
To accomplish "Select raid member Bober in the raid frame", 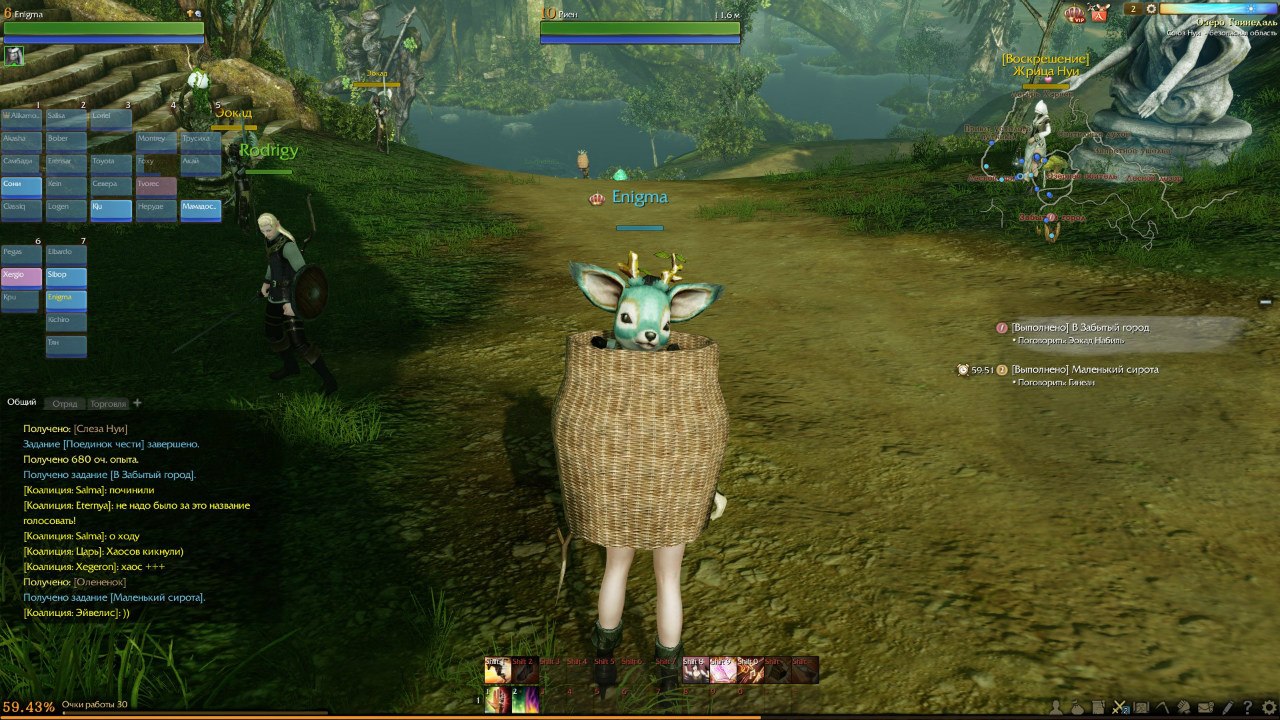I will (66, 139).
